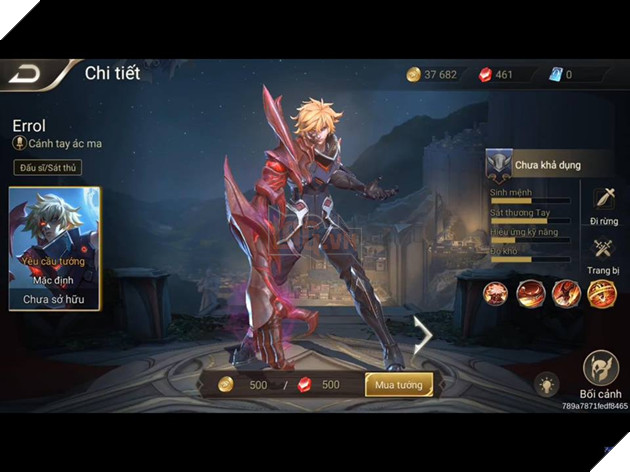The image size is (630, 472).
Task: Open the red ruby balance 461
Action: (x=496, y=75)
